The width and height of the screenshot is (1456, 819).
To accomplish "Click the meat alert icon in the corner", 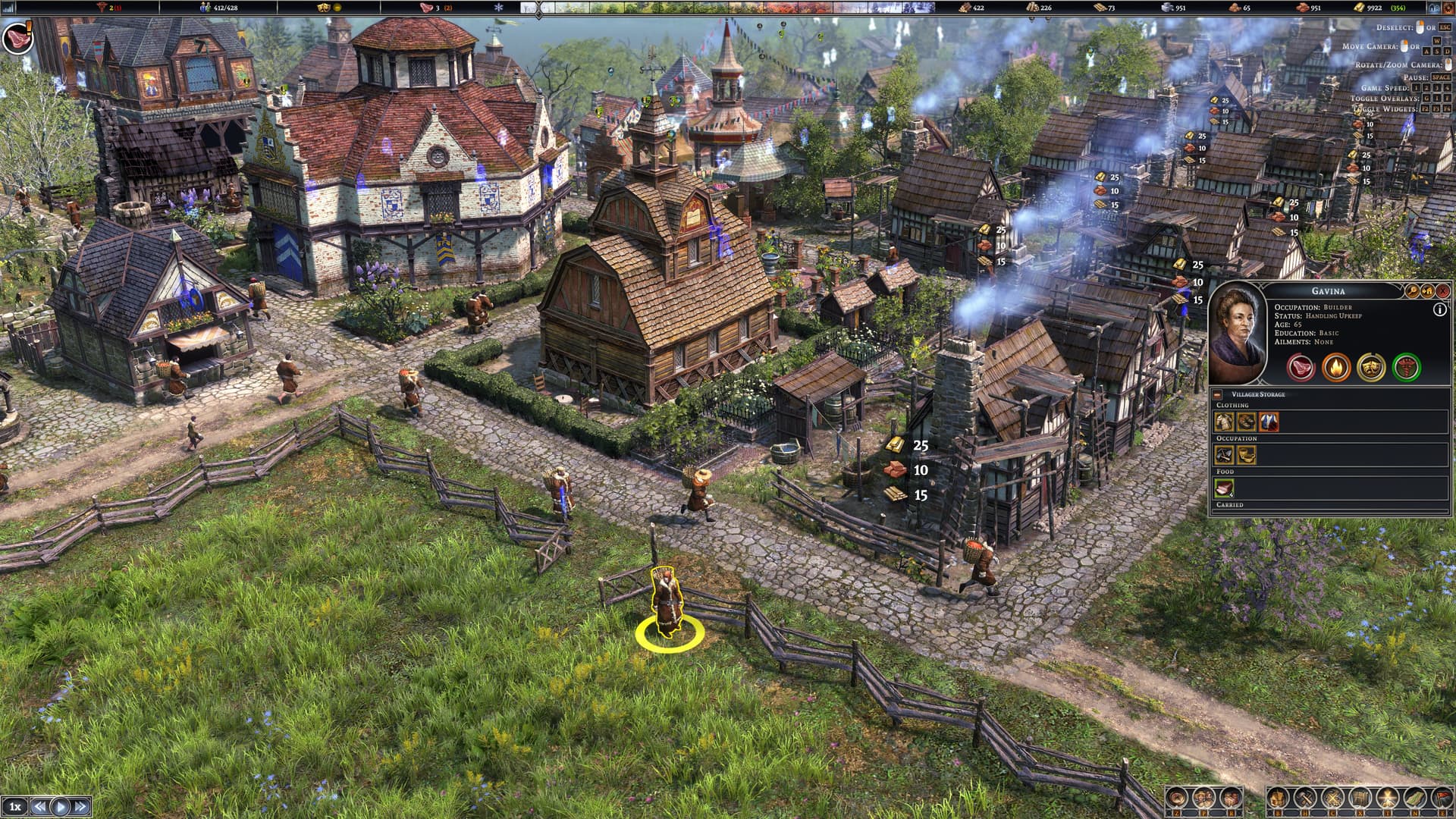I will (x=16, y=36).
